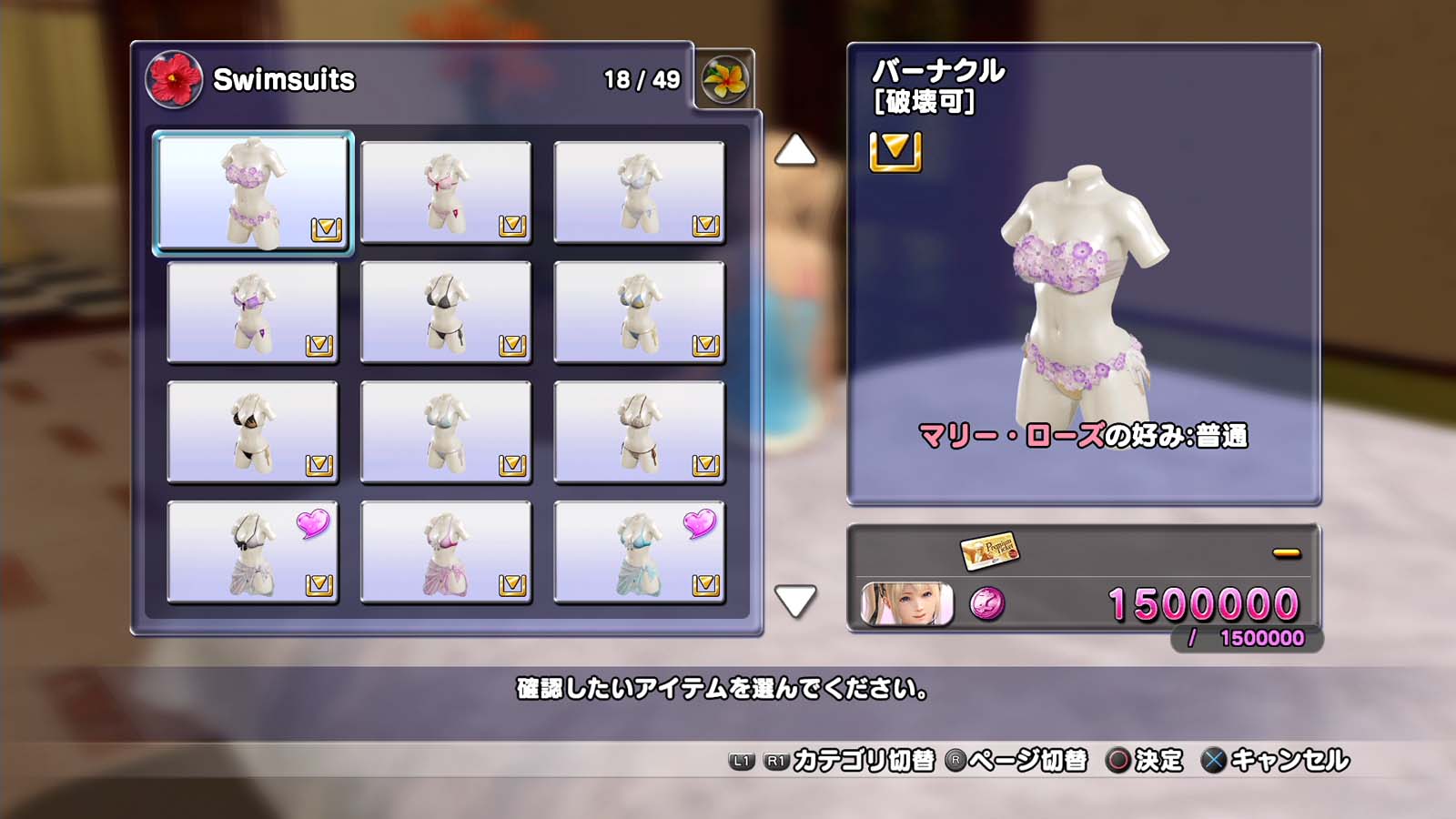The height and width of the screenshot is (819, 1456).
Task: Open the Swimsuits red hibiscus tab
Action: [x=173, y=79]
